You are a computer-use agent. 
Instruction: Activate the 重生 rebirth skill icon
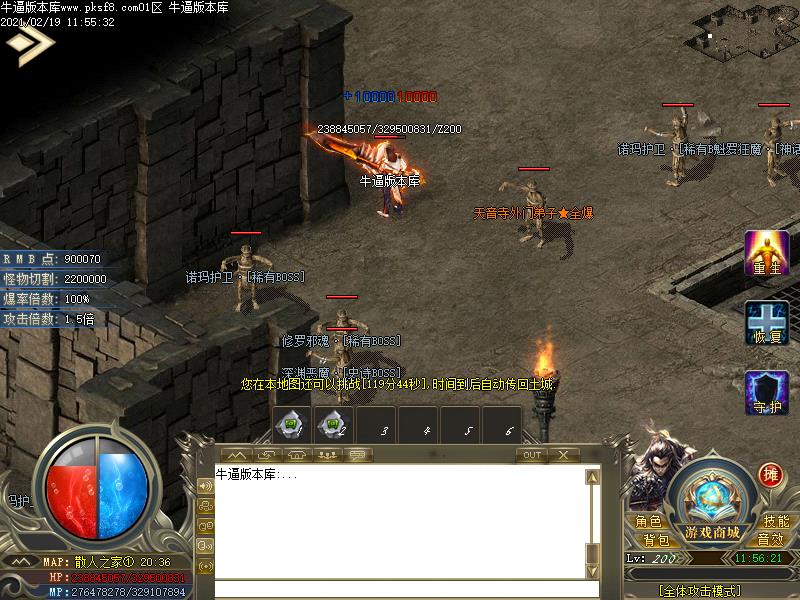click(767, 253)
